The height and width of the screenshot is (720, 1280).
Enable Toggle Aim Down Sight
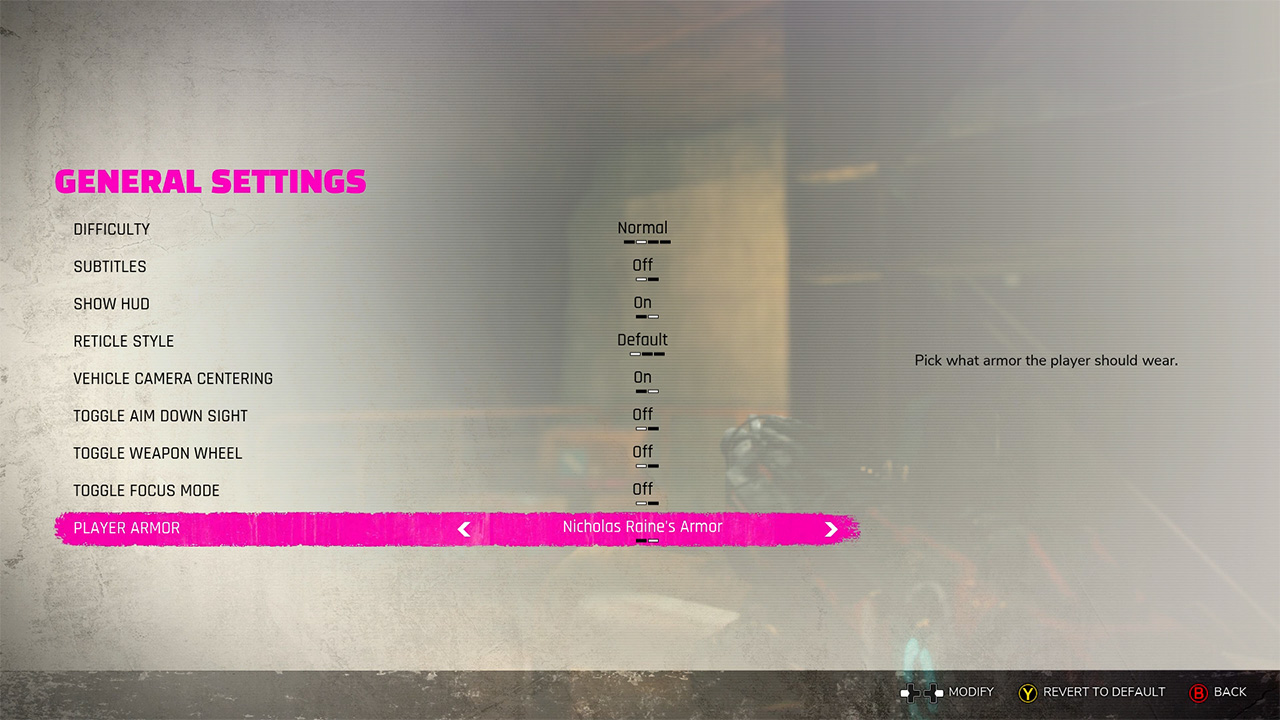click(x=642, y=414)
